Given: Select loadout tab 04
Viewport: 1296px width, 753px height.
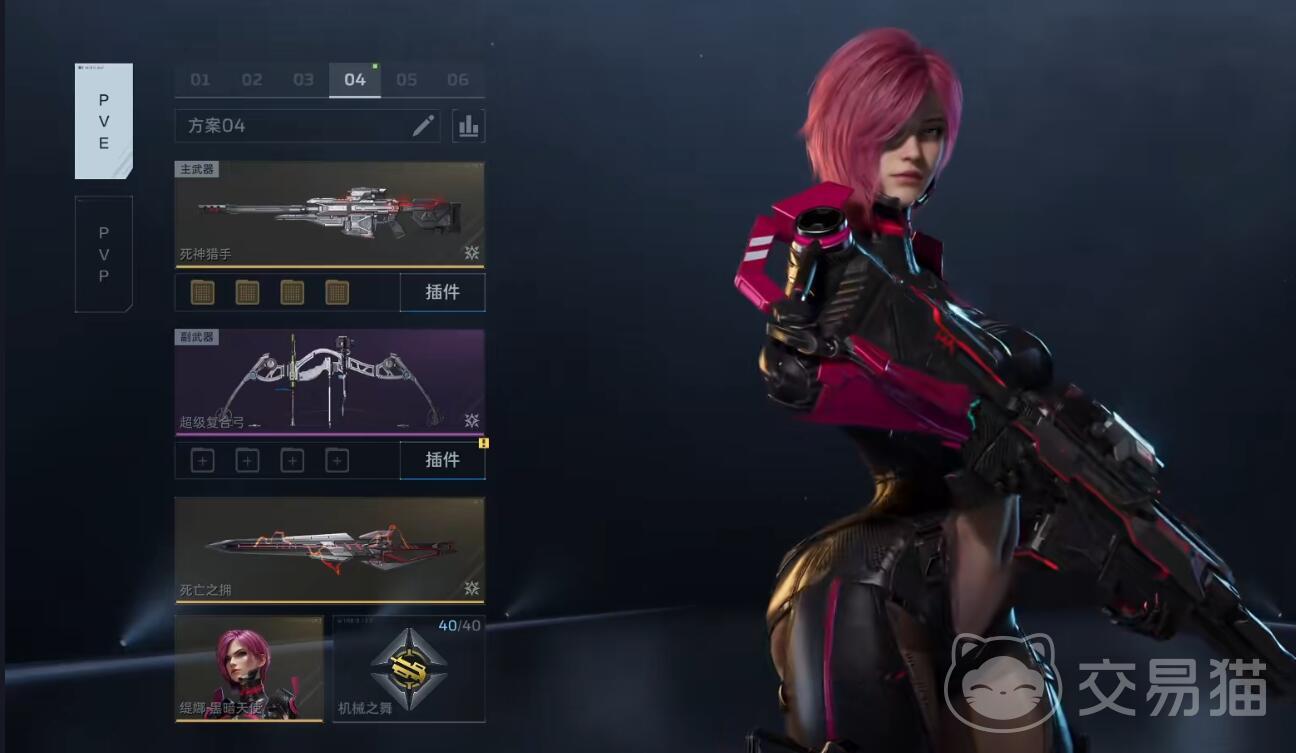Looking at the screenshot, I should click(355, 80).
